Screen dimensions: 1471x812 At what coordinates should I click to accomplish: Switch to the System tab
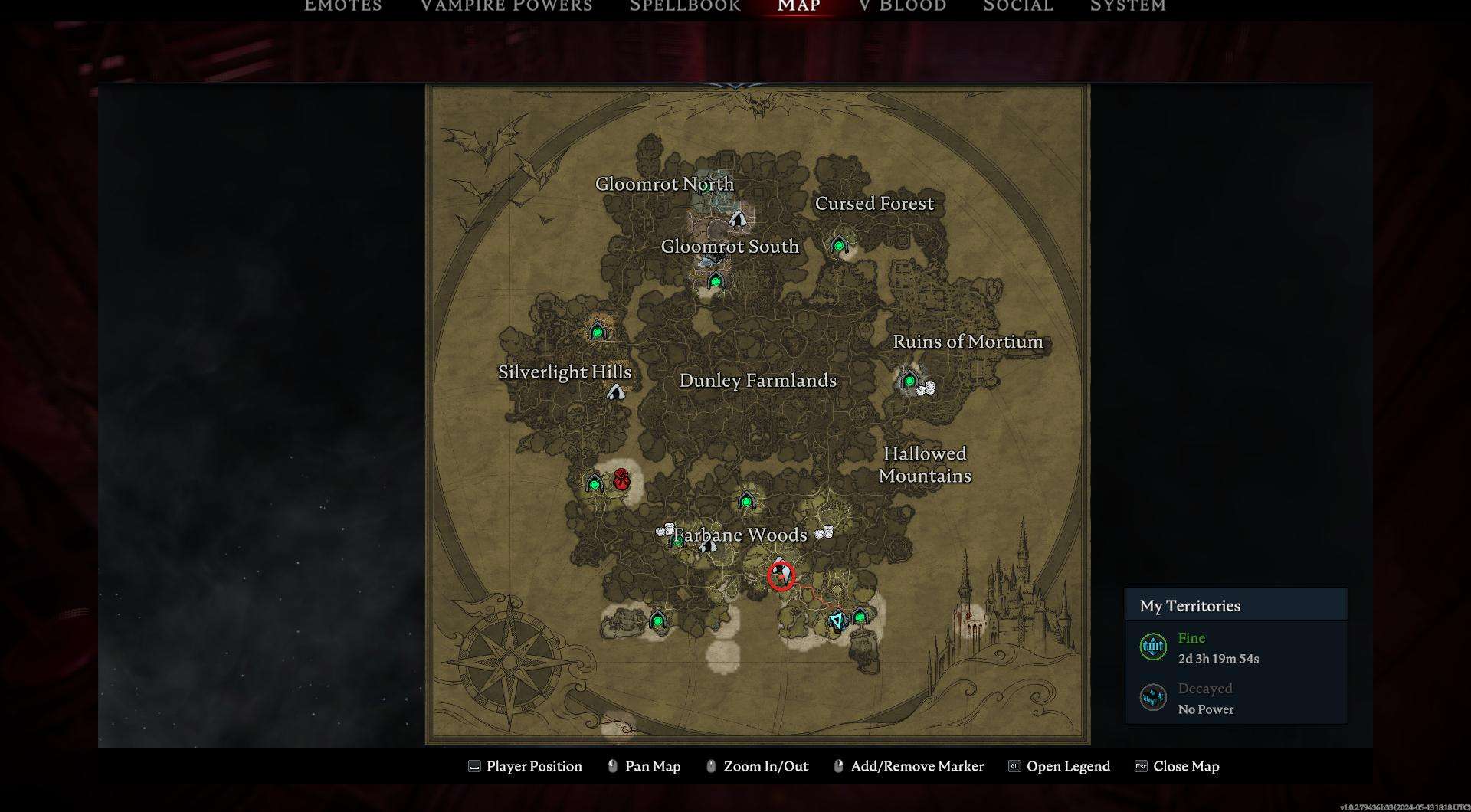point(1128,6)
